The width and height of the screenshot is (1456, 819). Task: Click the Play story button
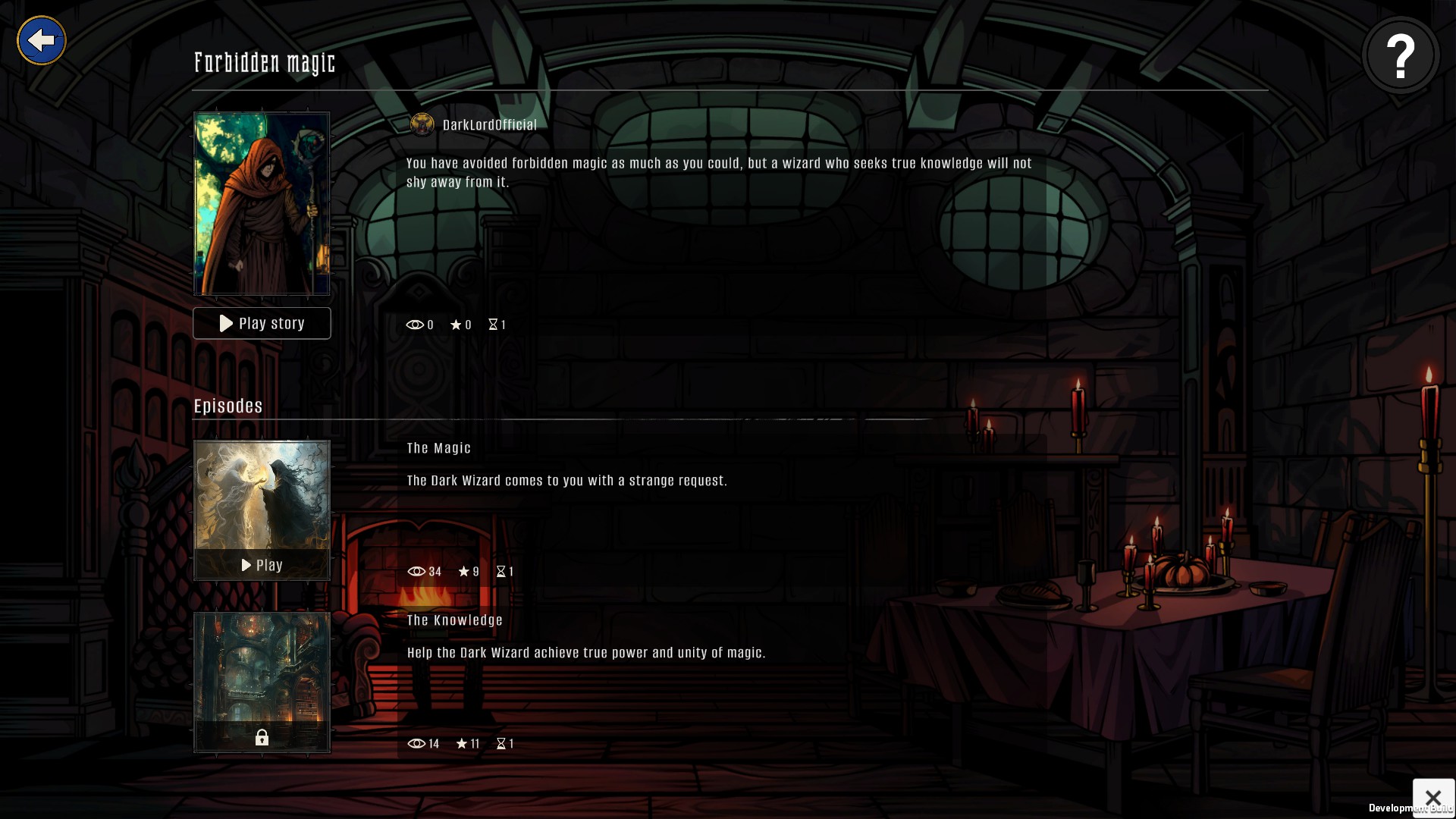pos(262,324)
